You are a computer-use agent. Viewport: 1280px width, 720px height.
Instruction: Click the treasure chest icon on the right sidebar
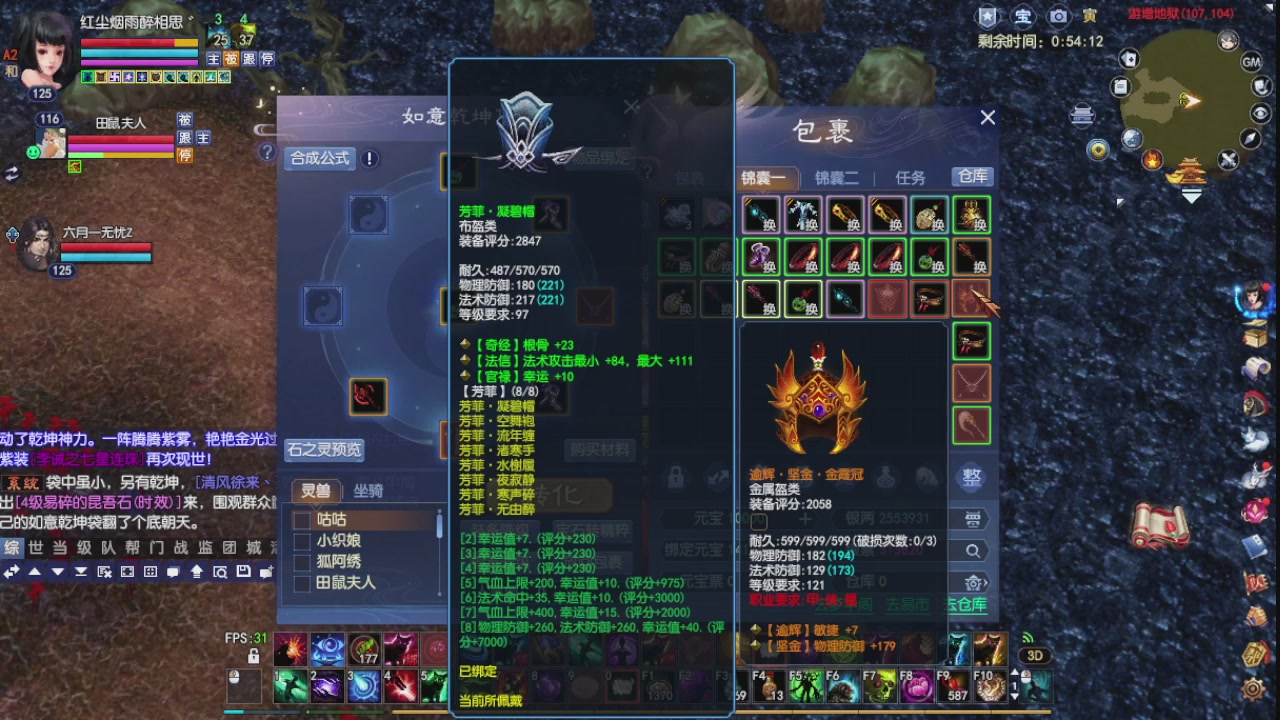click(1253, 337)
